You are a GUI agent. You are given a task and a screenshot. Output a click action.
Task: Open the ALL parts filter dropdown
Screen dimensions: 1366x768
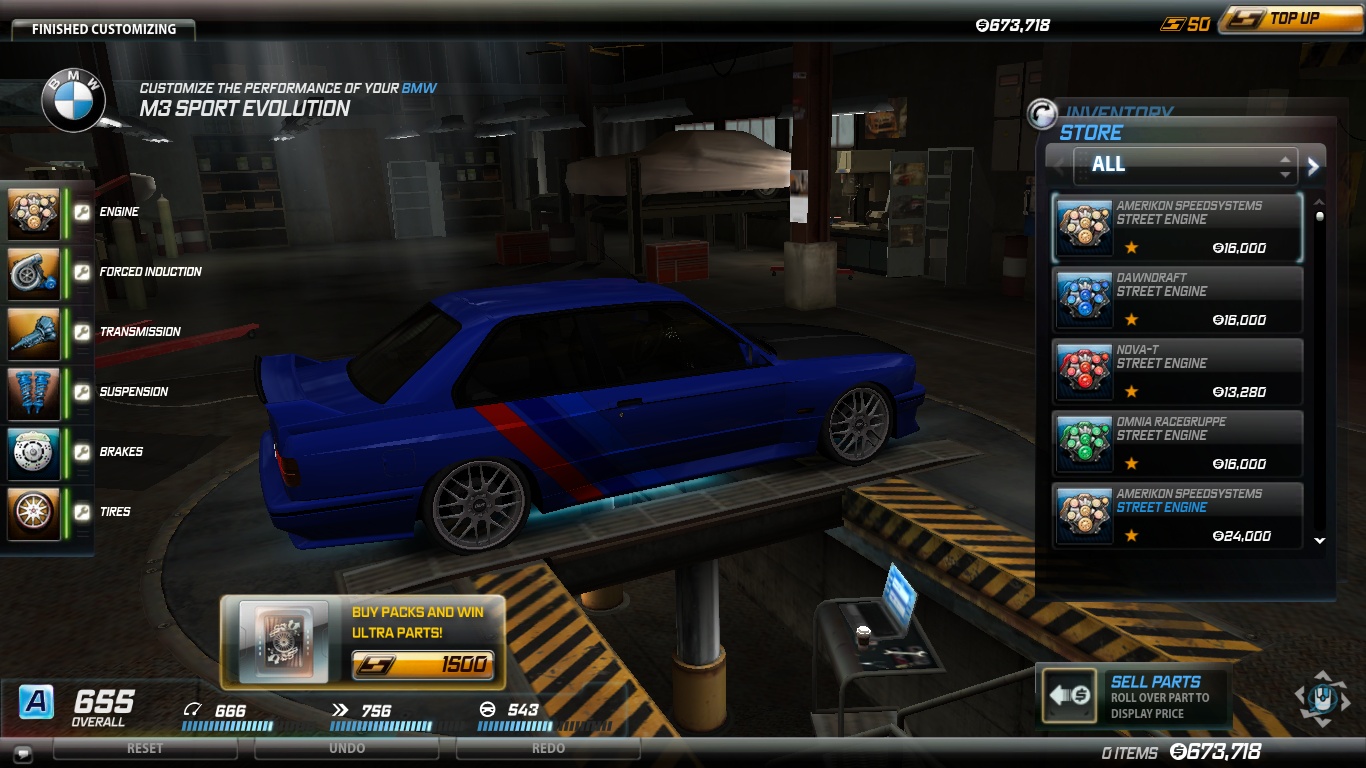coord(1185,165)
